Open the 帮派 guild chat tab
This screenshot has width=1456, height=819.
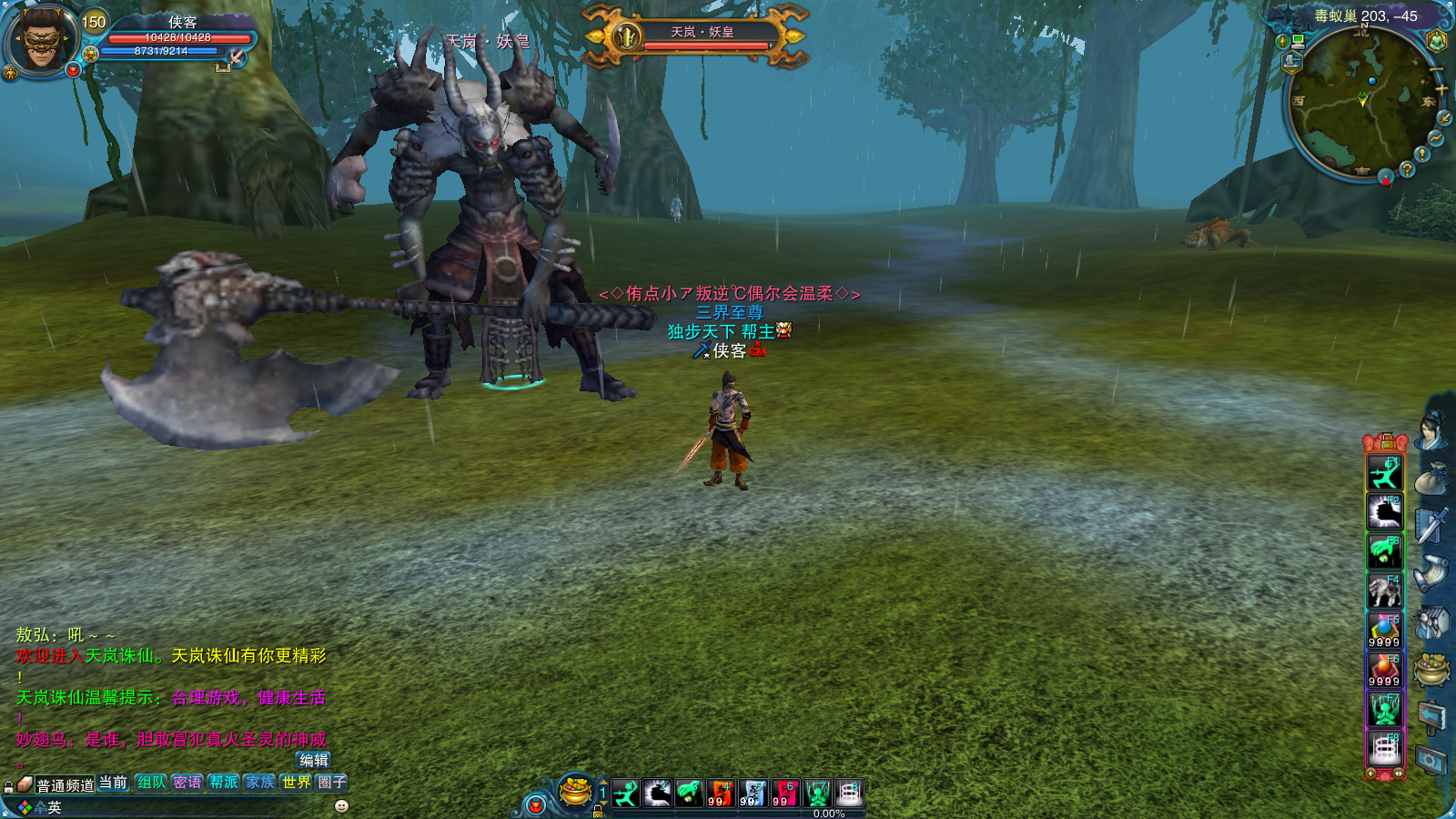tap(223, 783)
